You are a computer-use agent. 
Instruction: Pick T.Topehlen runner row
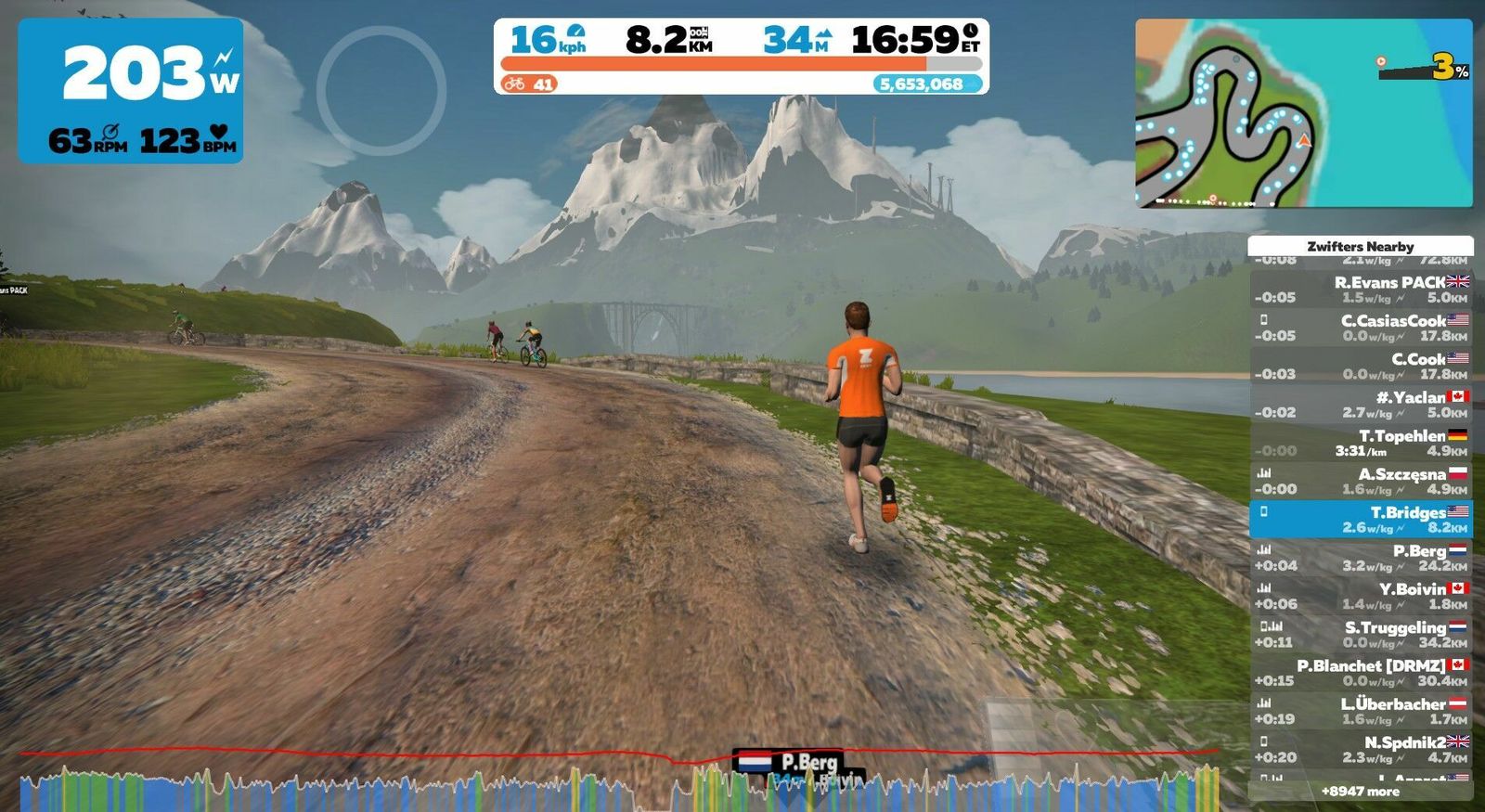(1361, 443)
